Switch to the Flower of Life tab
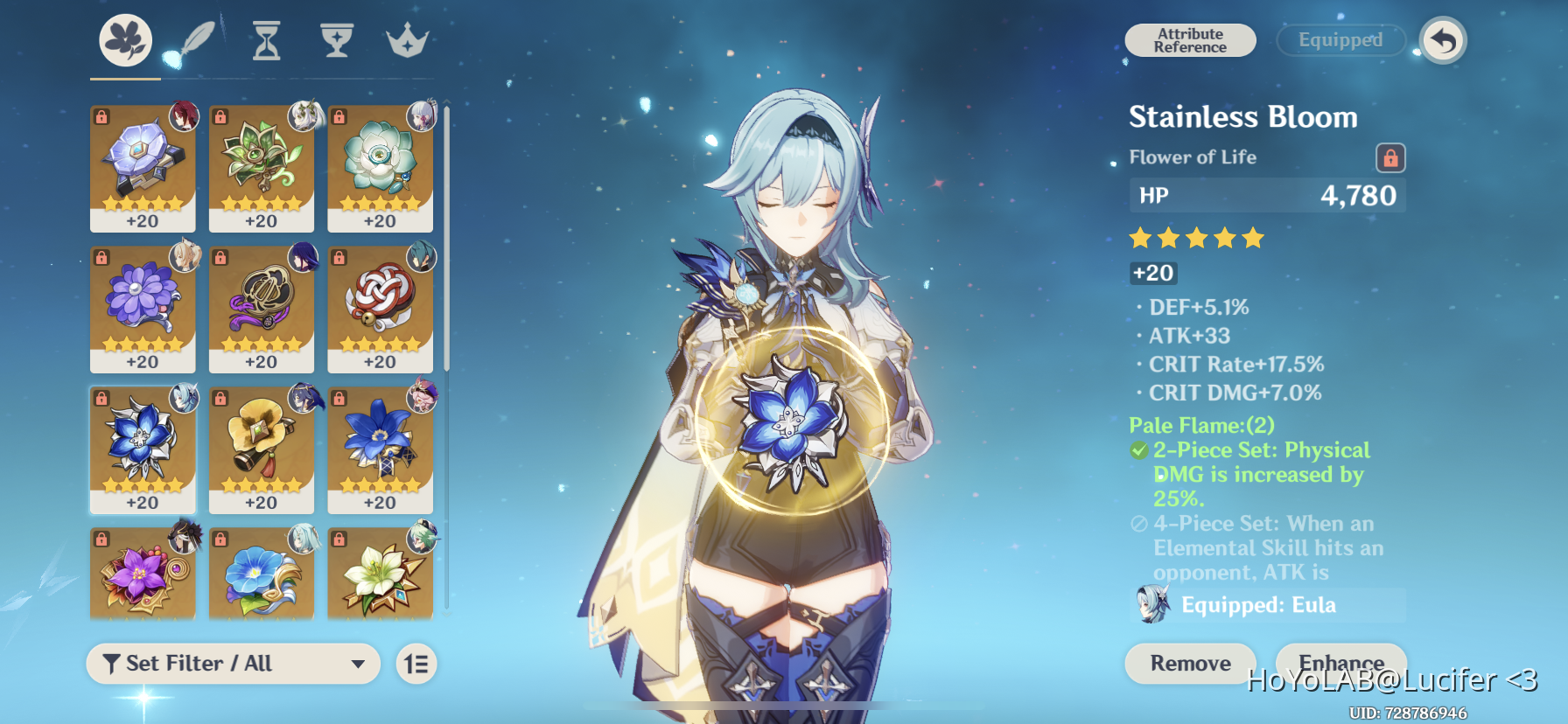Screen dimensions: 1568x724 point(123,38)
